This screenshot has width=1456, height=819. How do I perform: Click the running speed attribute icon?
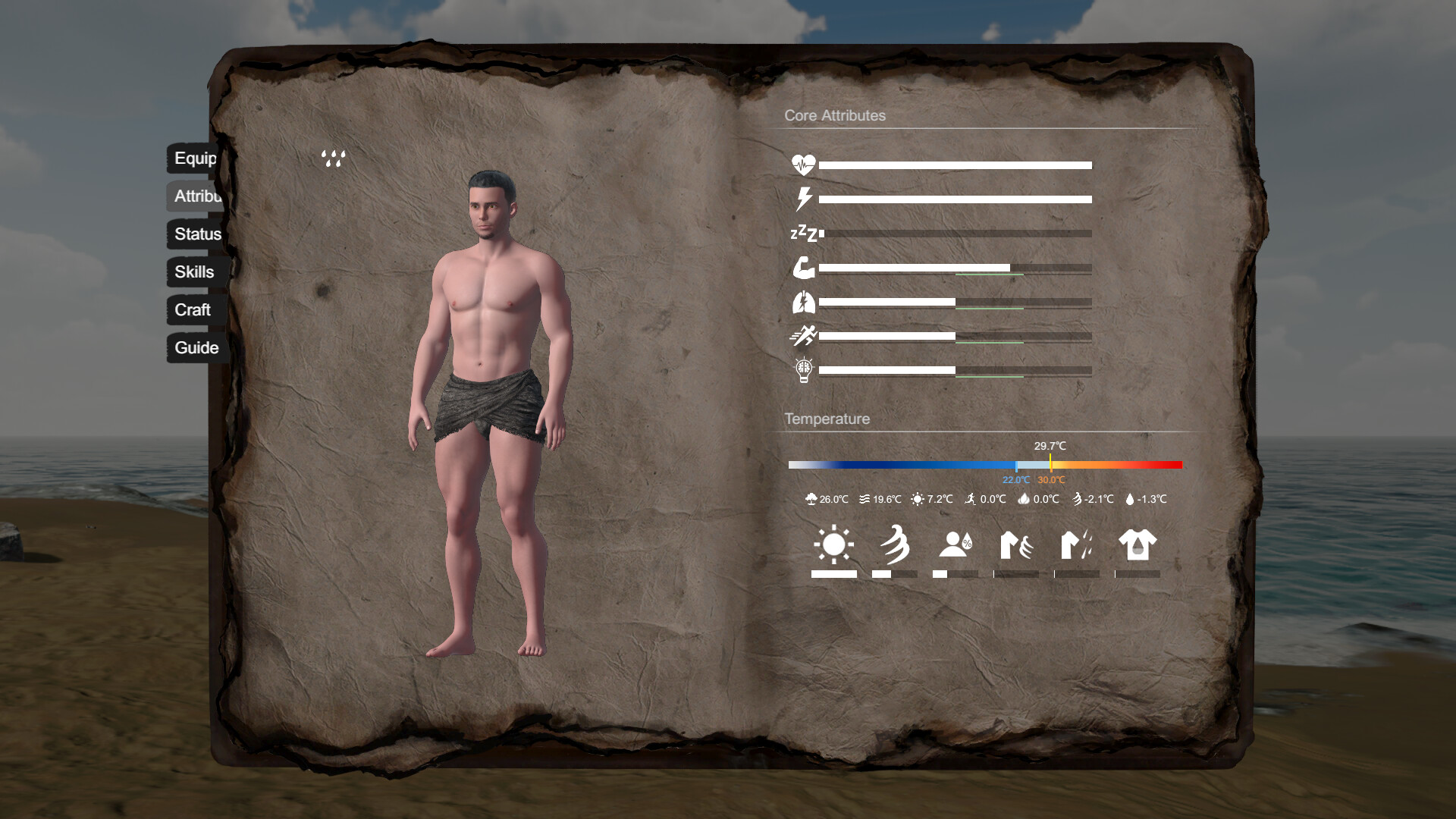pos(805,336)
